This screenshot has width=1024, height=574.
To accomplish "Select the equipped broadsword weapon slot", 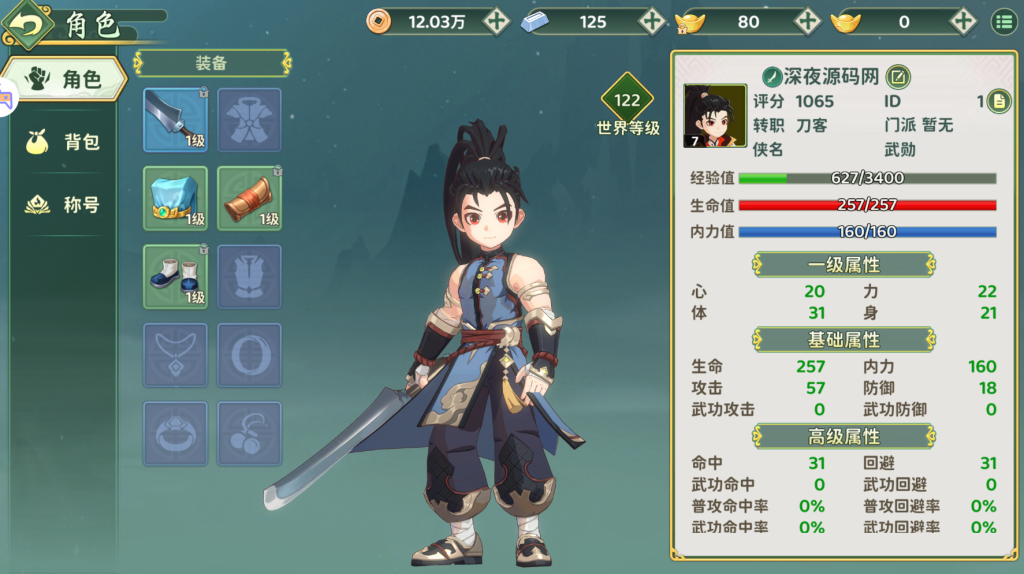I will (x=175, y=120).
